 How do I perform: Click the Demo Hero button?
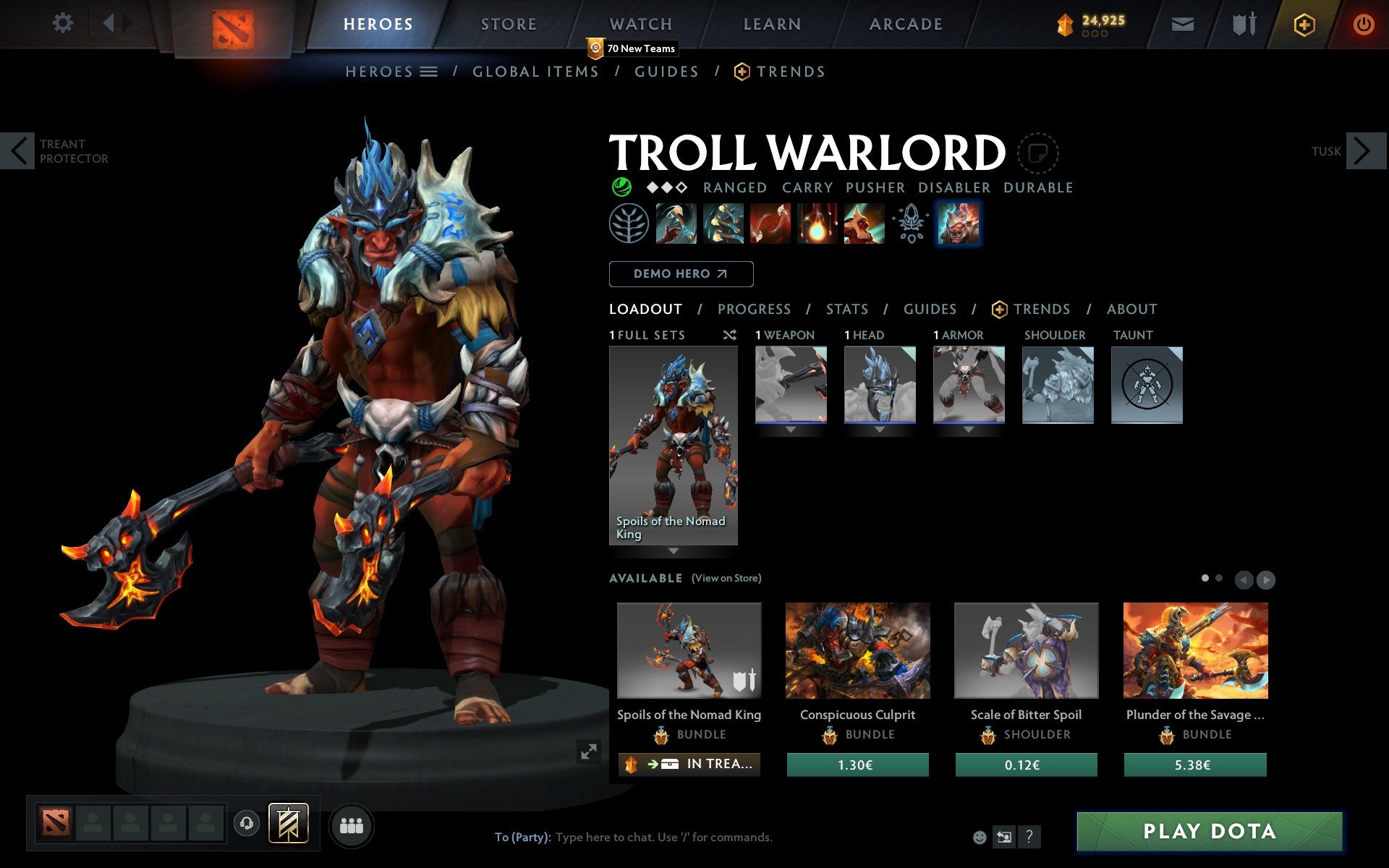tap(681, 274)
